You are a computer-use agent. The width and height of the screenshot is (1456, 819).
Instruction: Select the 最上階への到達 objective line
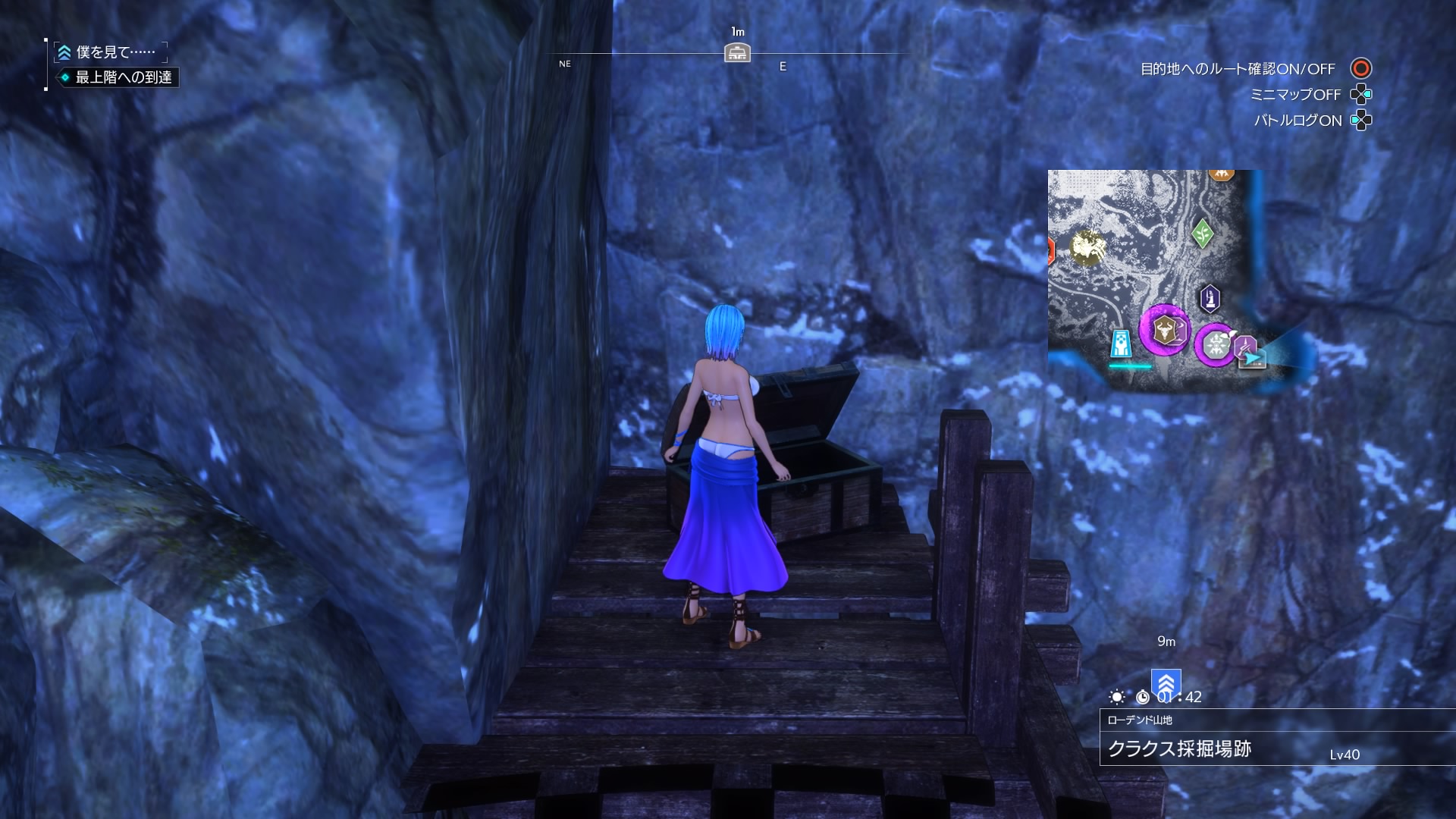coord(123,77)
